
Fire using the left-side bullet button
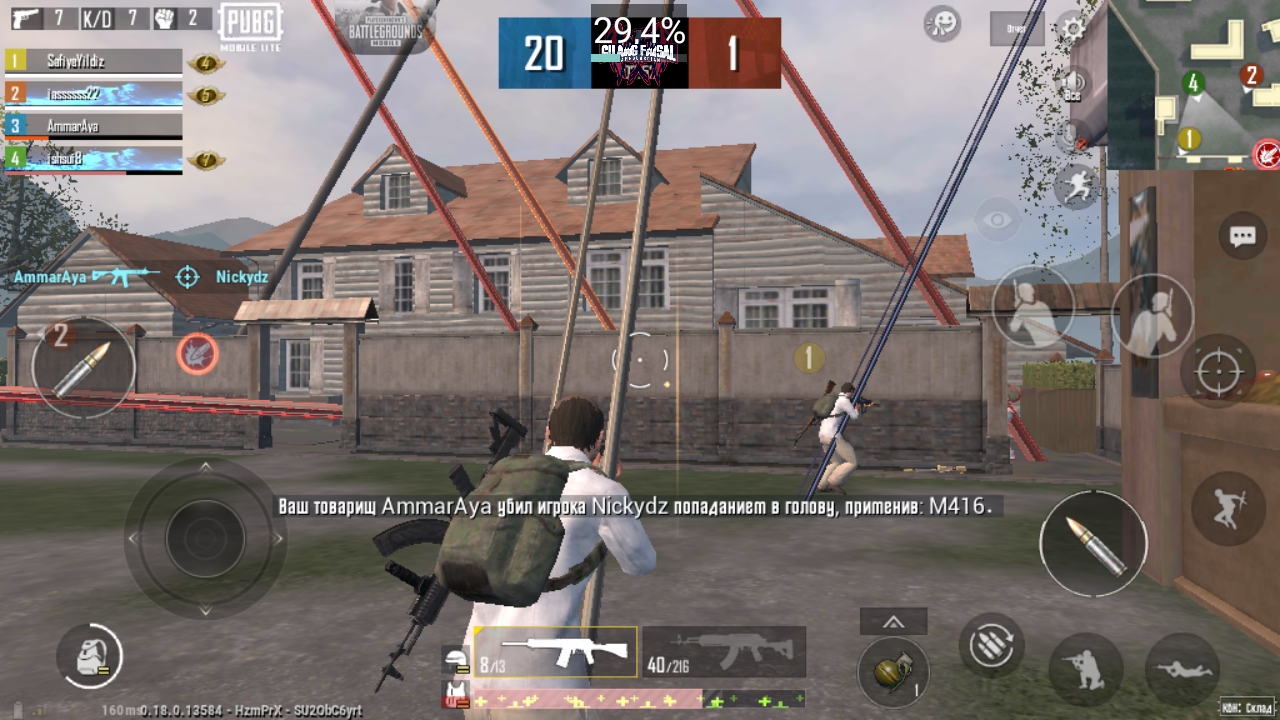coord(82,368)
